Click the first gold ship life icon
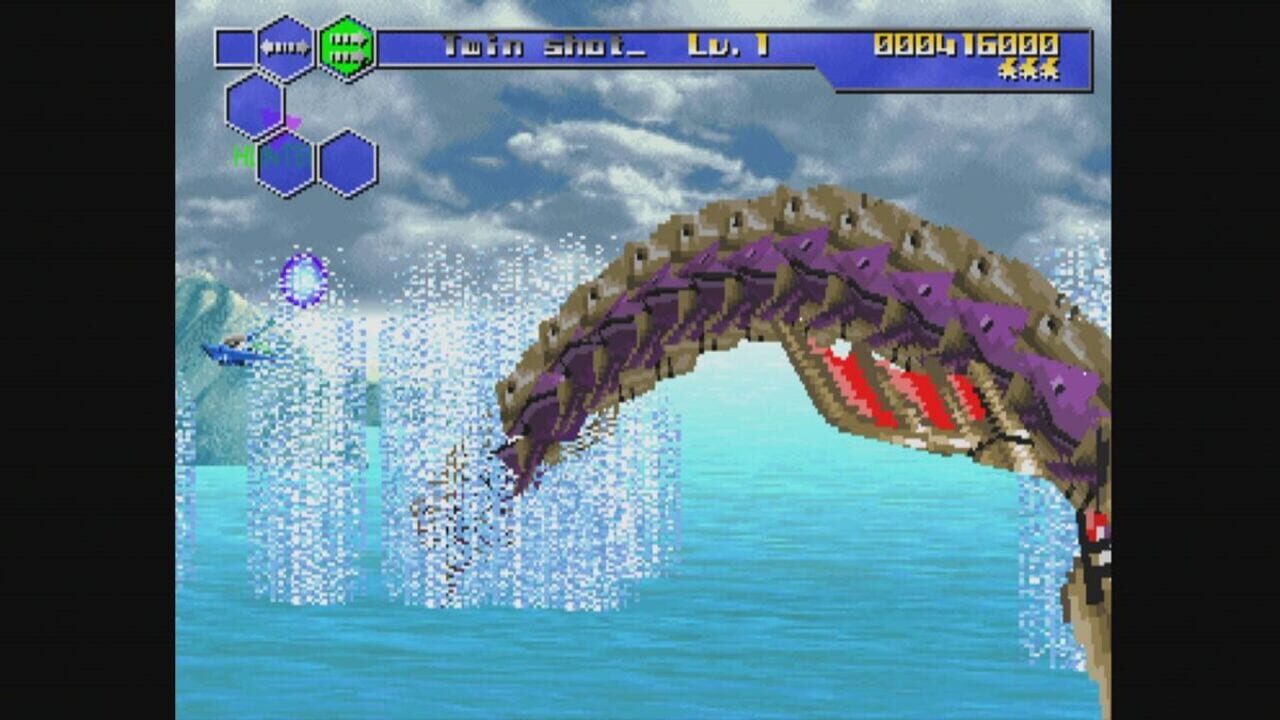This screenshot has width=1280, height=720. 1006,70
